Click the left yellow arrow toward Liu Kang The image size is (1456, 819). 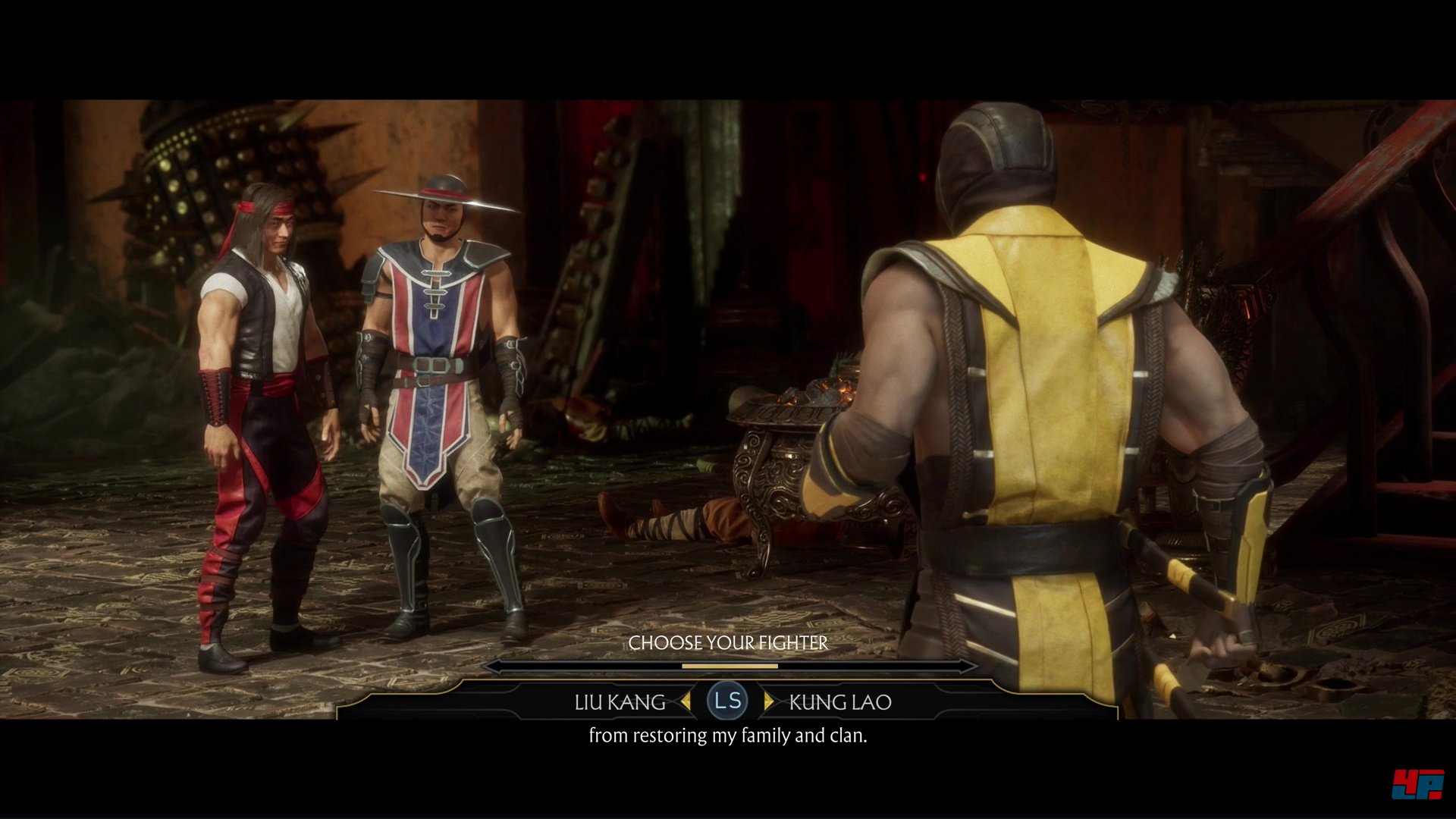pos(686,701)
